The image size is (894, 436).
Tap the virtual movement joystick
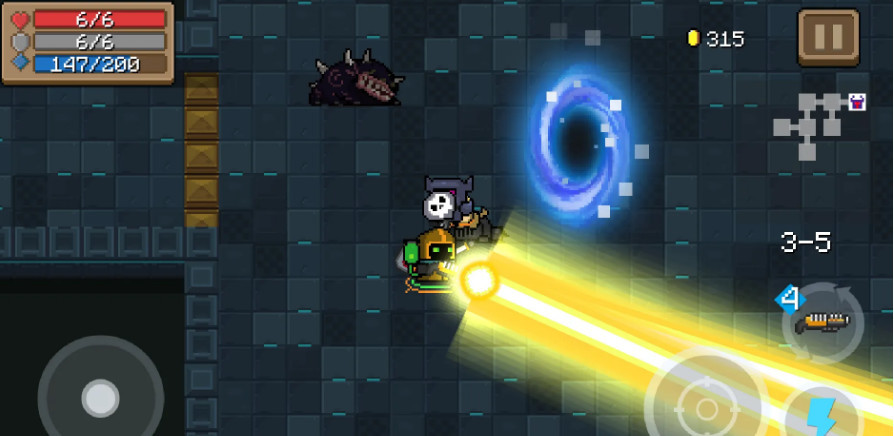click(100, 398)
